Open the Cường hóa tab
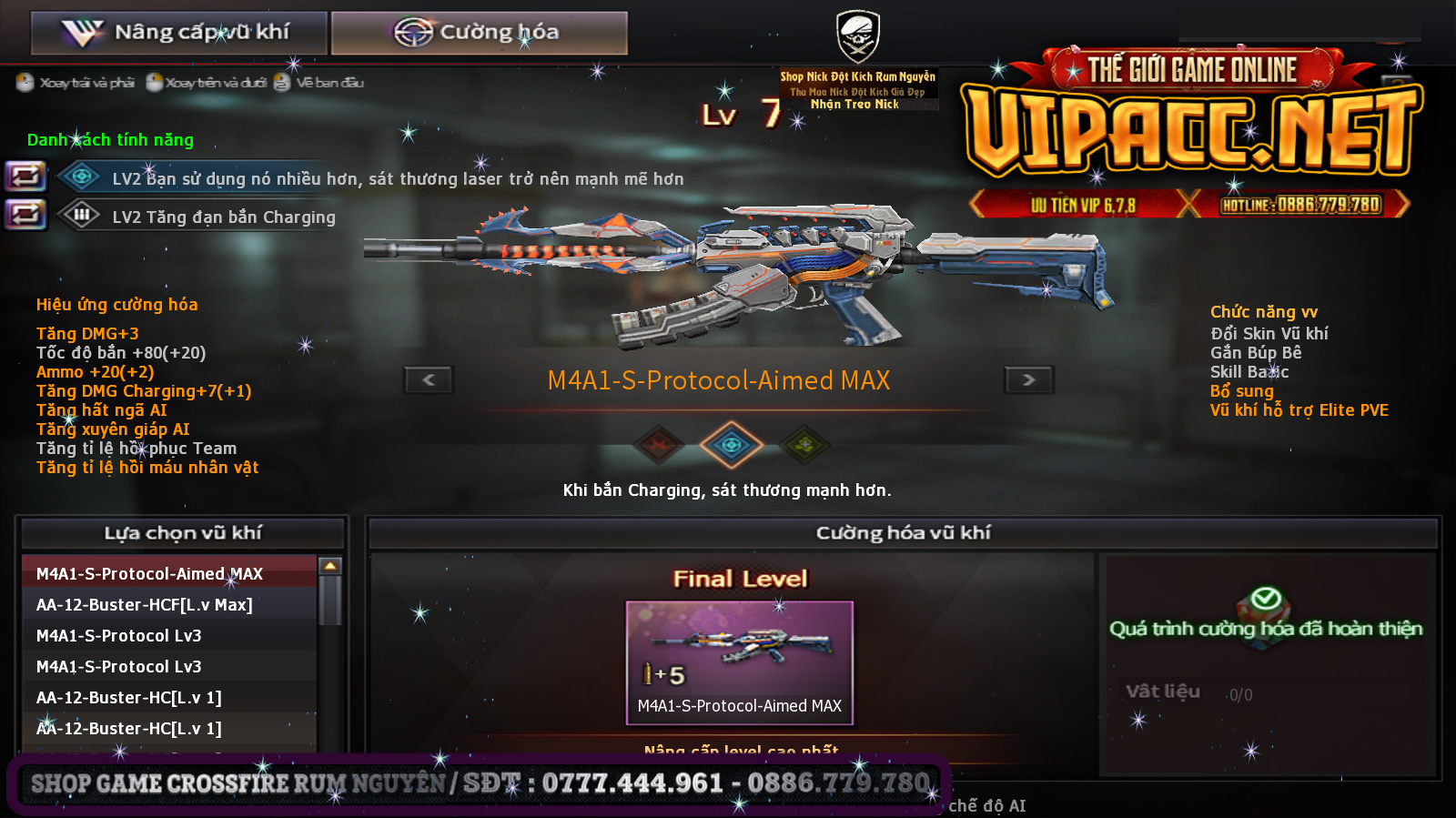The height and width of the screenshot is (818, 1456). point(479,33)
